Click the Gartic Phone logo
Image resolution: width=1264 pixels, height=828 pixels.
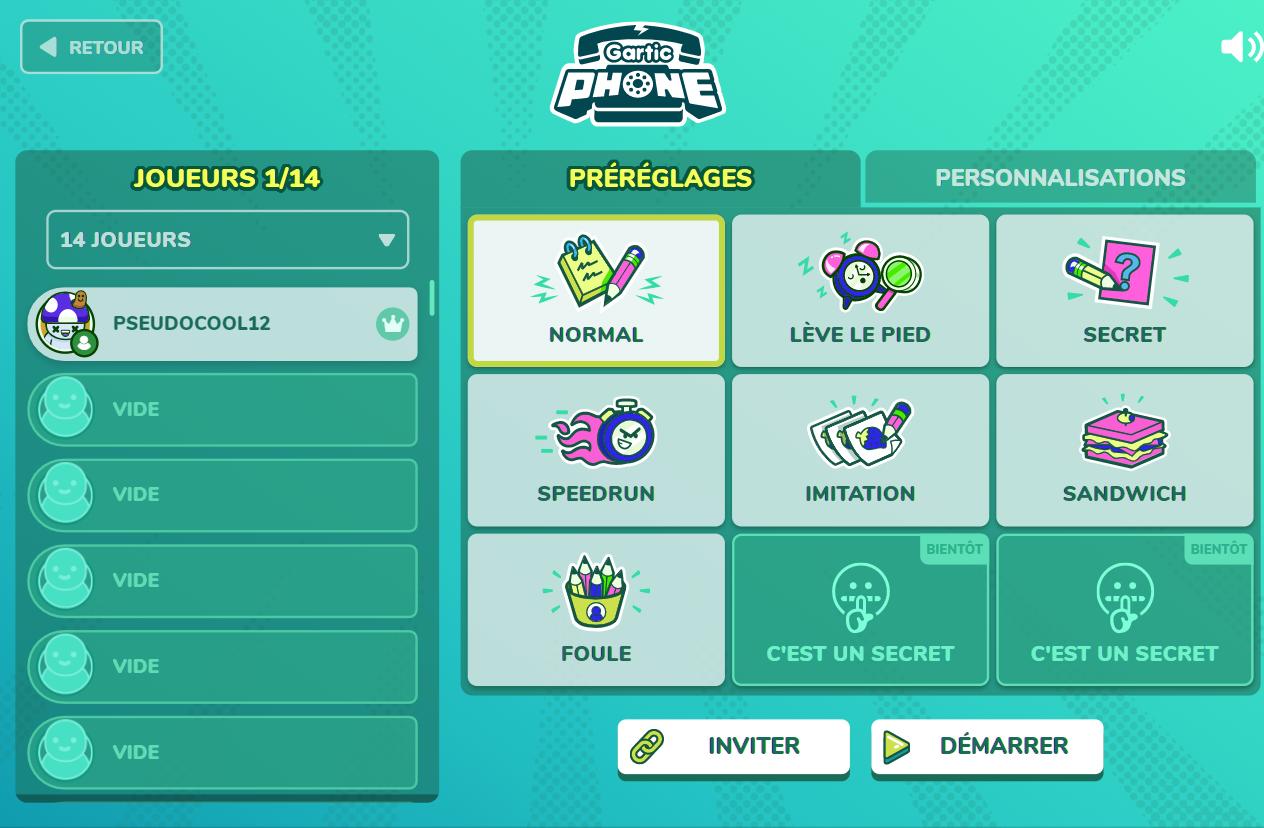637,74
